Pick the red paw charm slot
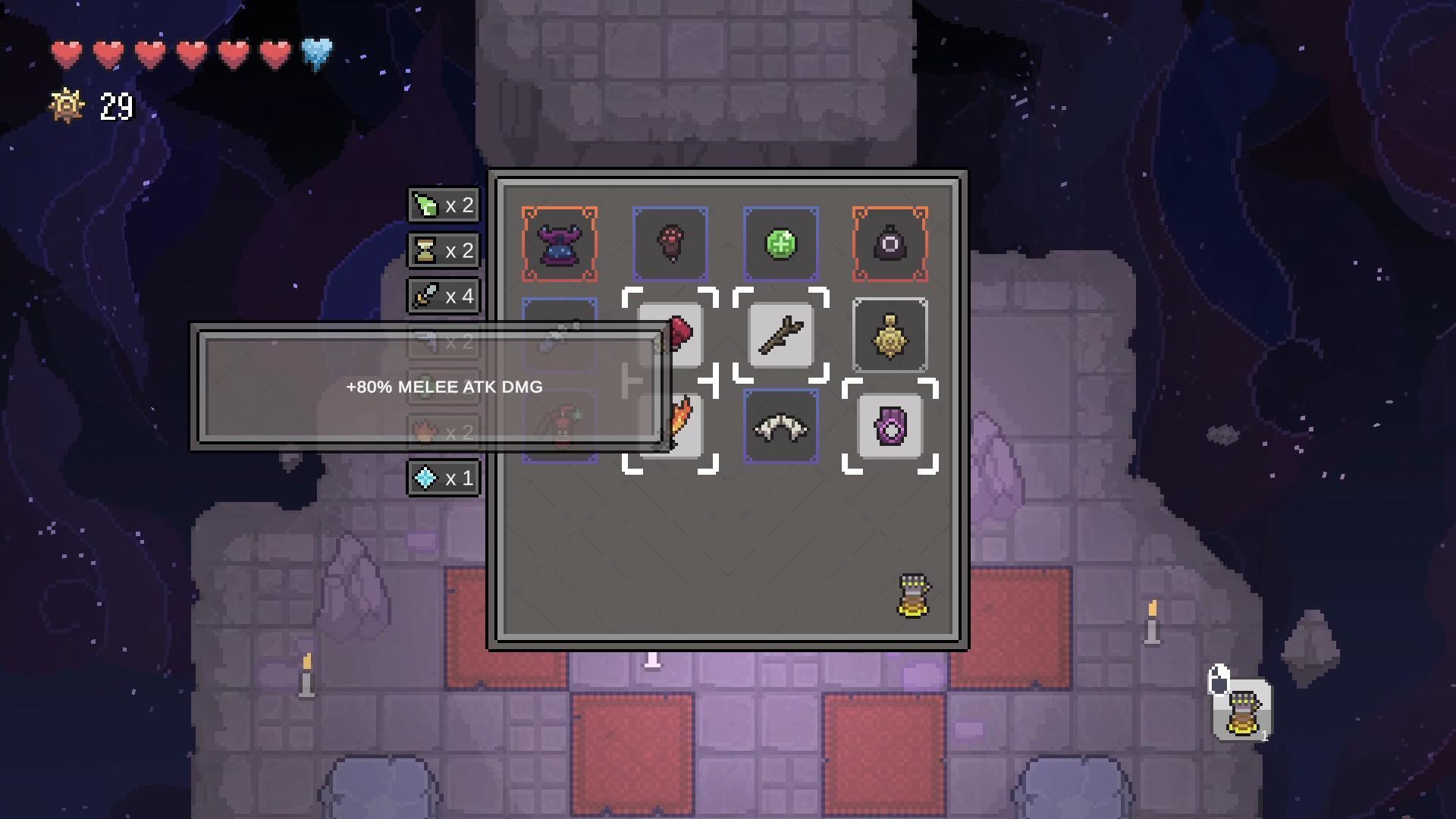Screen dimensions: 1456x819 pyautogui.click(x=670, y=244)
